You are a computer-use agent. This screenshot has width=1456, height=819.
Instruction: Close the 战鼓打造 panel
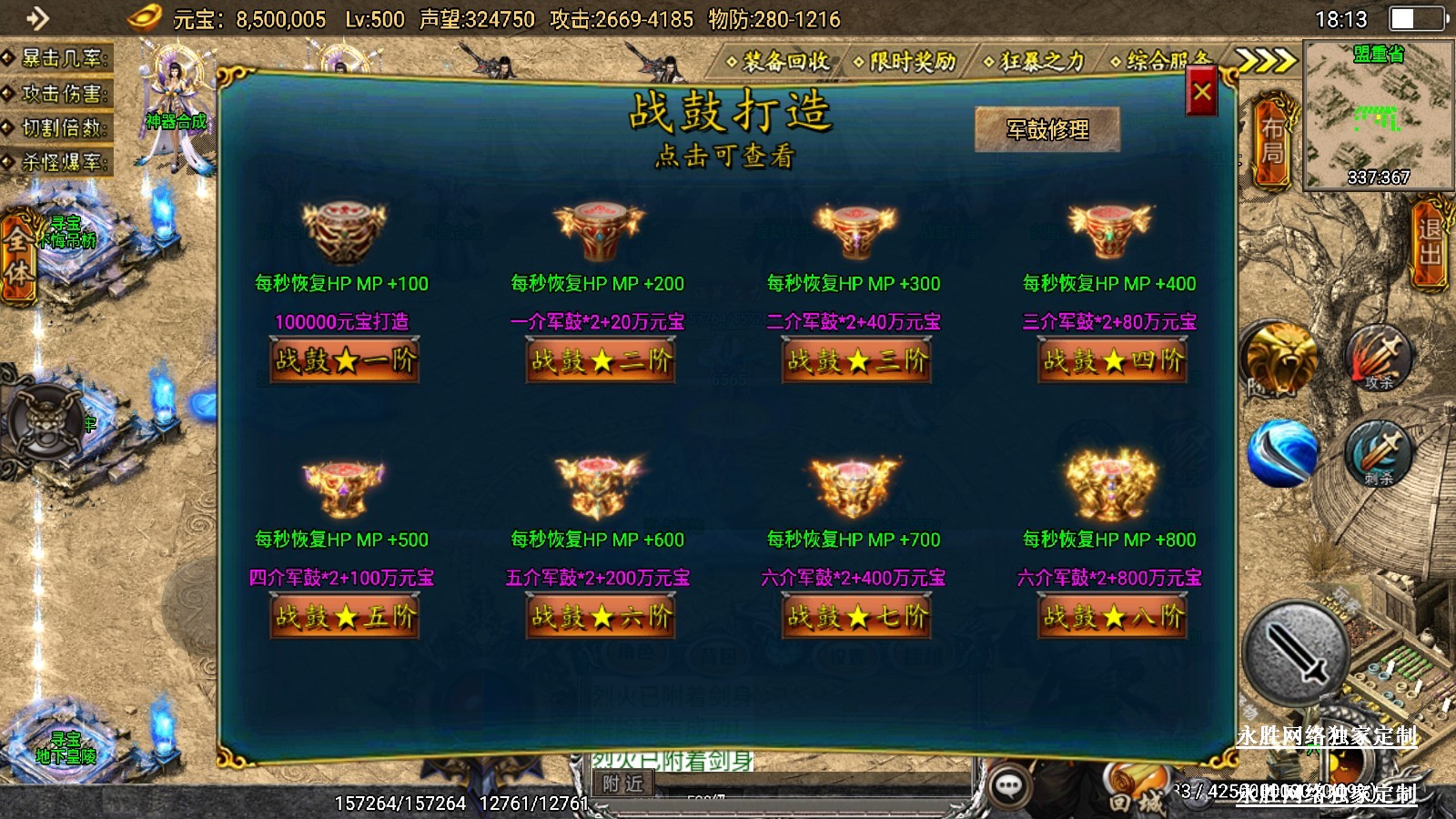1201,92
